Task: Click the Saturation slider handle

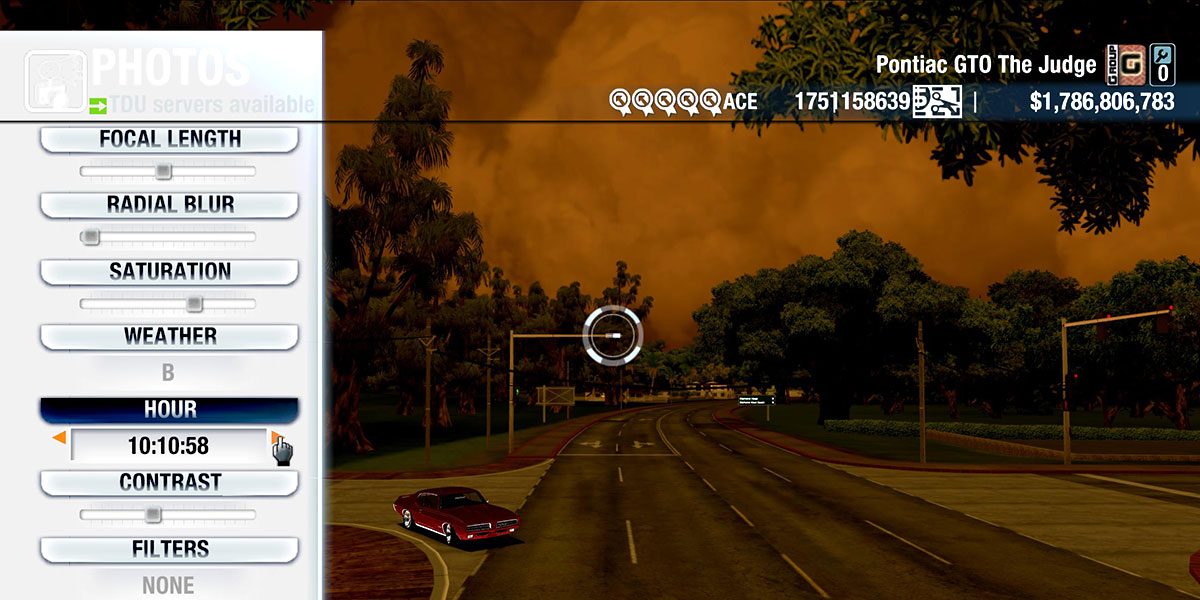Action: pos(194,303)
